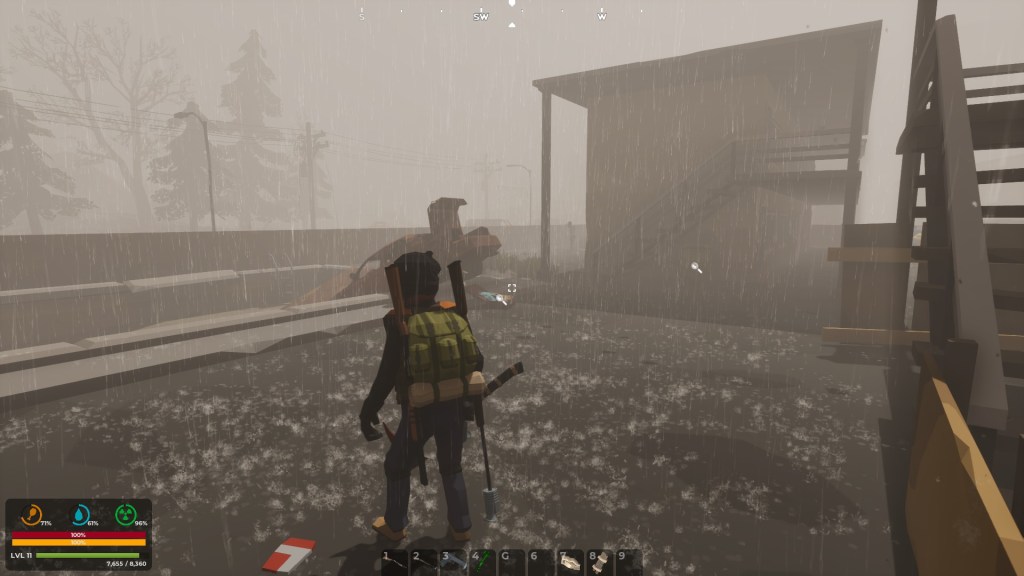
Task: Select the empty hotbar slot labeled G
Action: (511, 561)
